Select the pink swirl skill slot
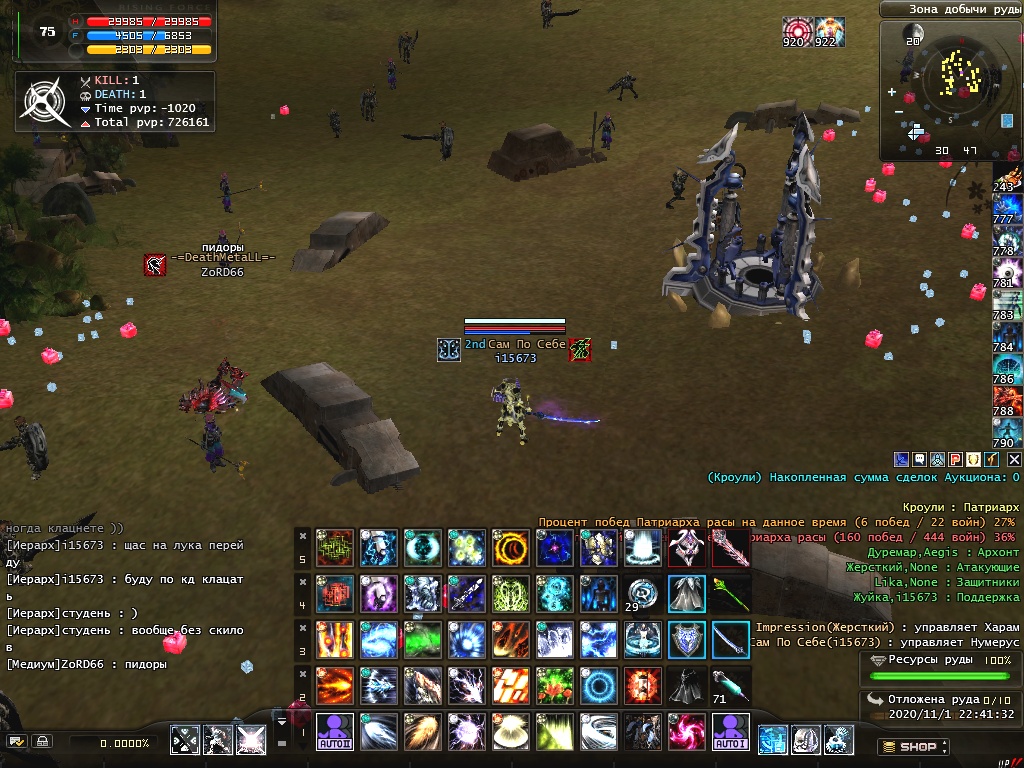The image size is (1024, 768). pos(687,732)
